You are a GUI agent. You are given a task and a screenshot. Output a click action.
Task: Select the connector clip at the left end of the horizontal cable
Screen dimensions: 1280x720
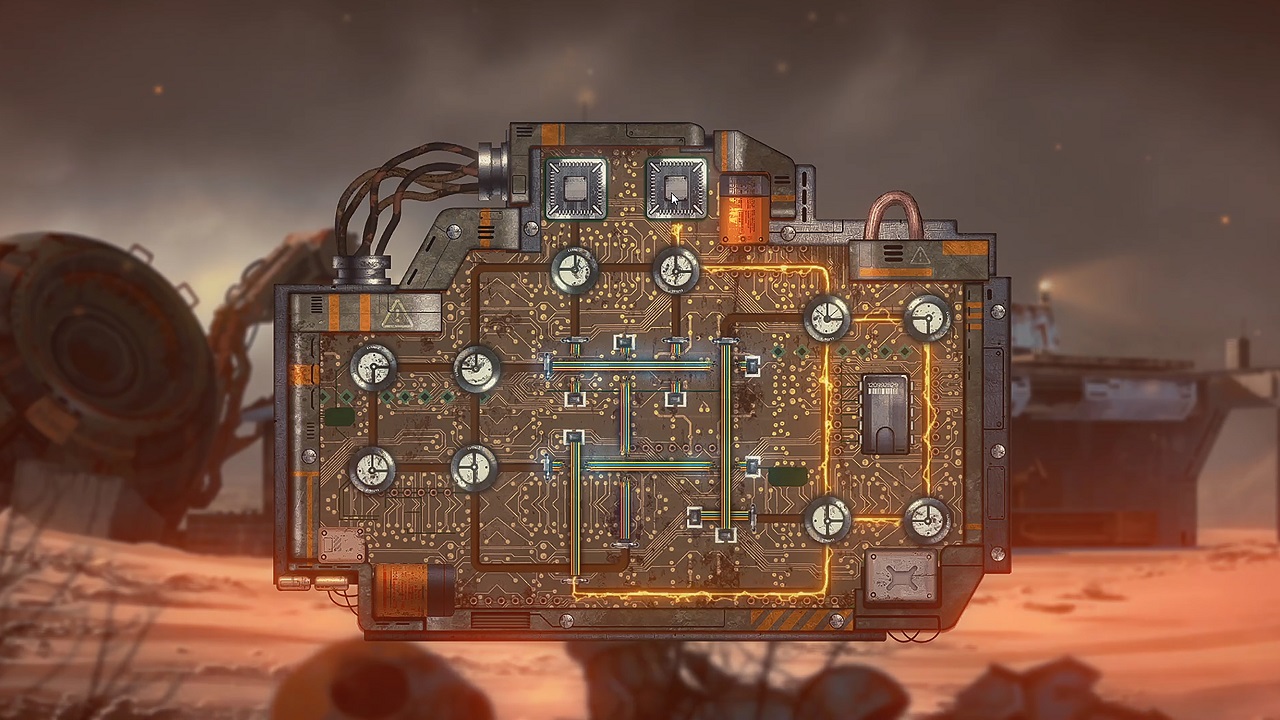point(547,365)
